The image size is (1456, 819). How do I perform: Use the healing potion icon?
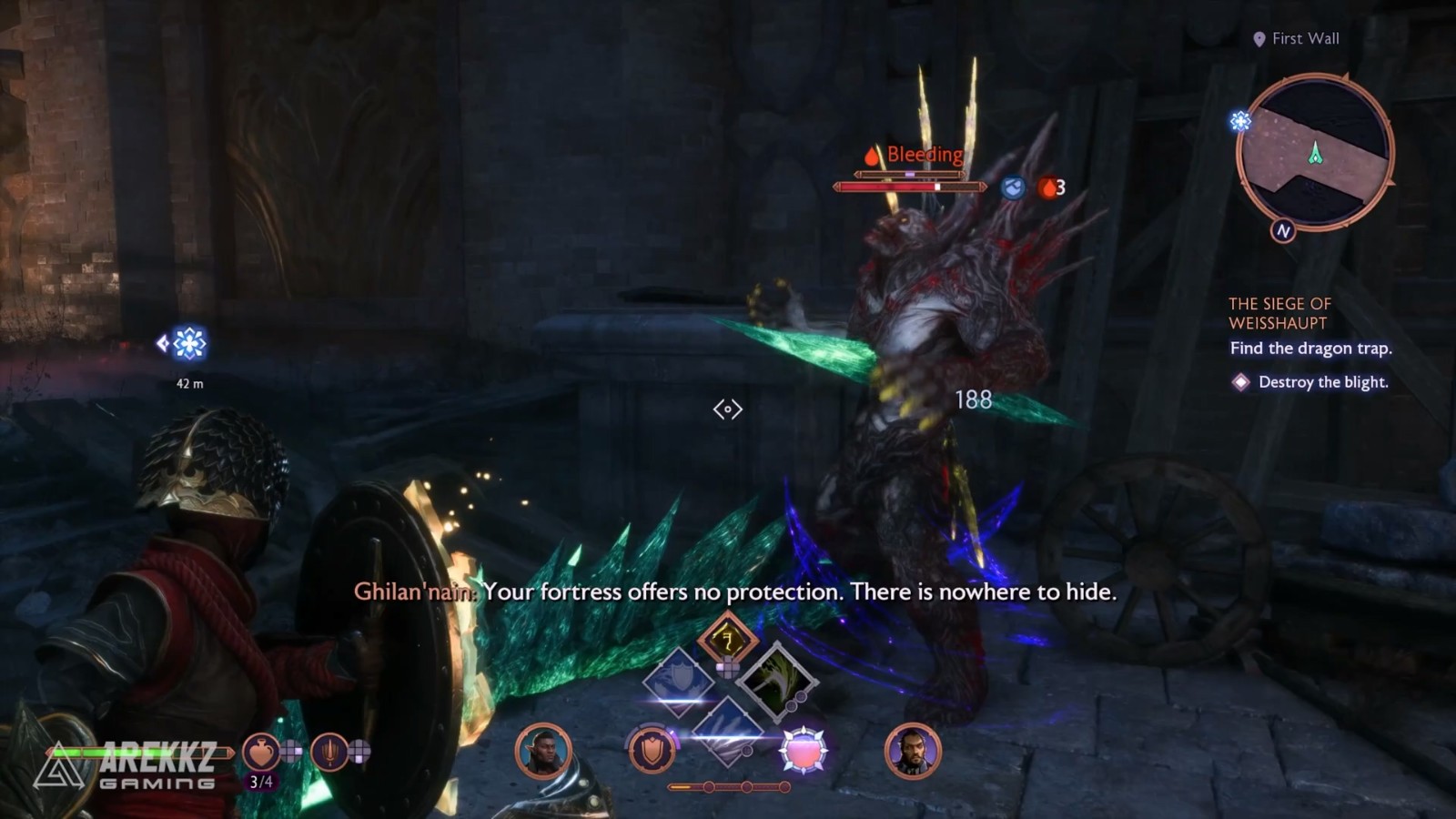click(x=260, y=753)
